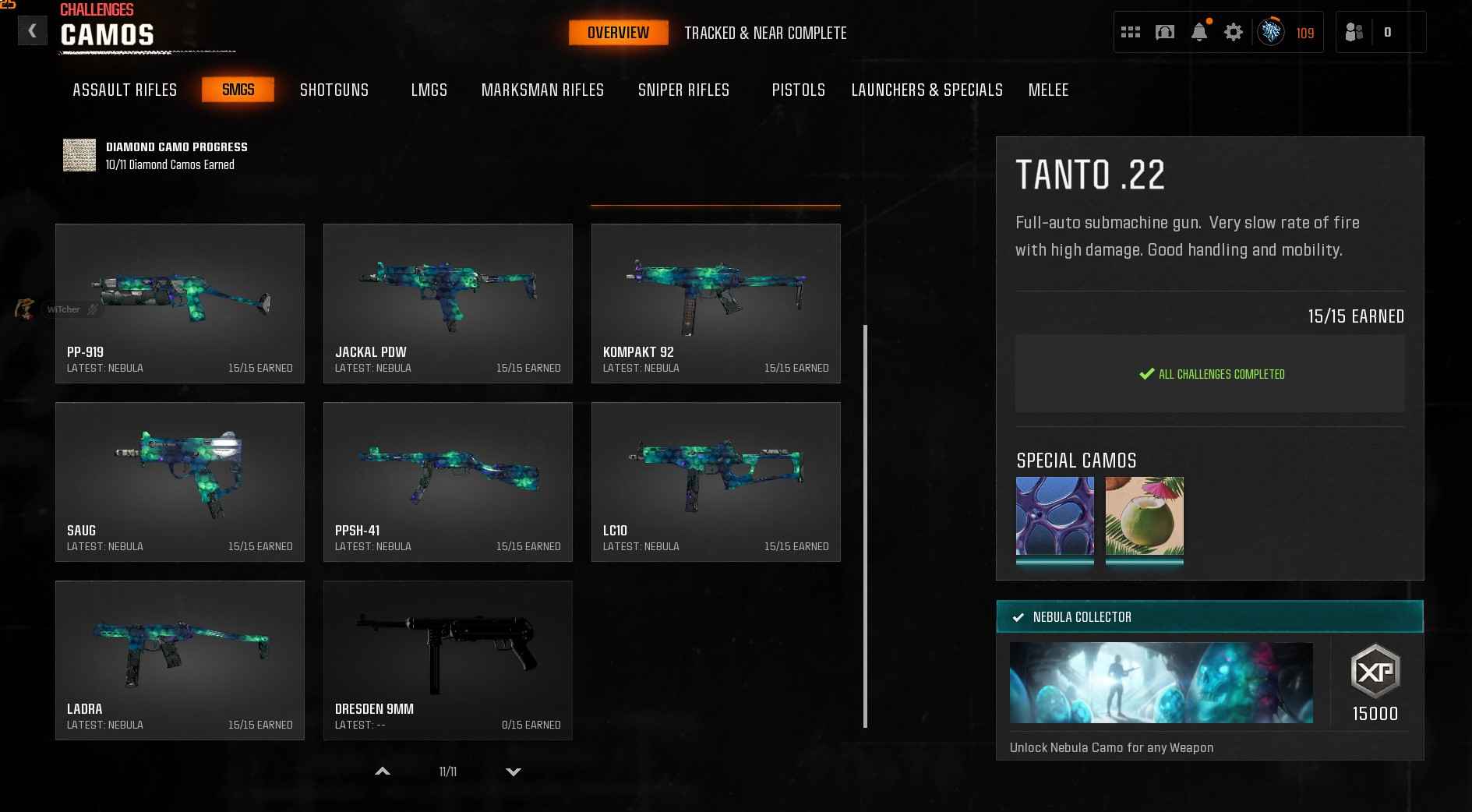This screenshot has height=812, width=1472.
Task: Open the Jackal PDW camo tile
Action: [448, 303]
